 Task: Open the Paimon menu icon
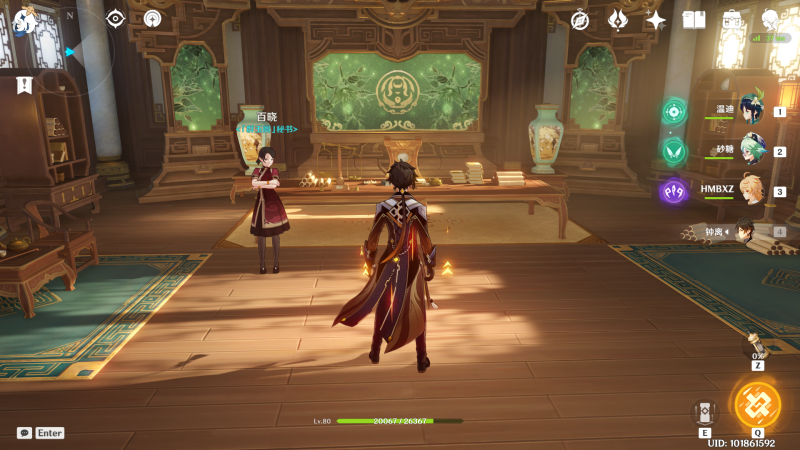24,22
